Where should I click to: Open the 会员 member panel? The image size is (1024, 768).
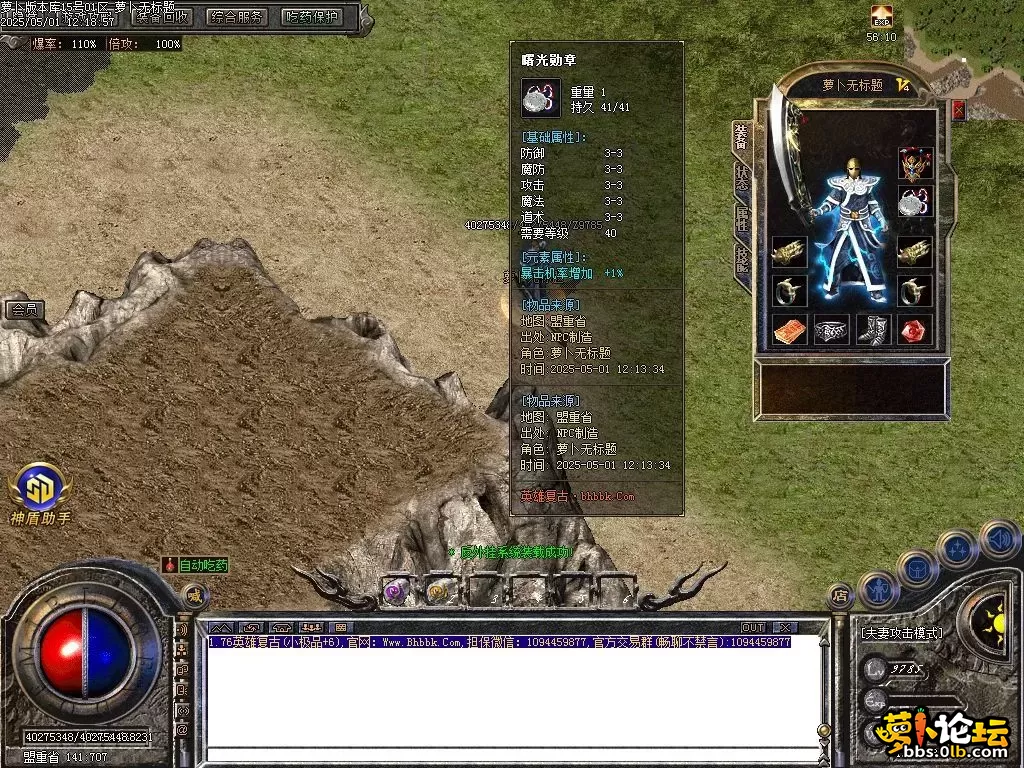tap(25, 310)
